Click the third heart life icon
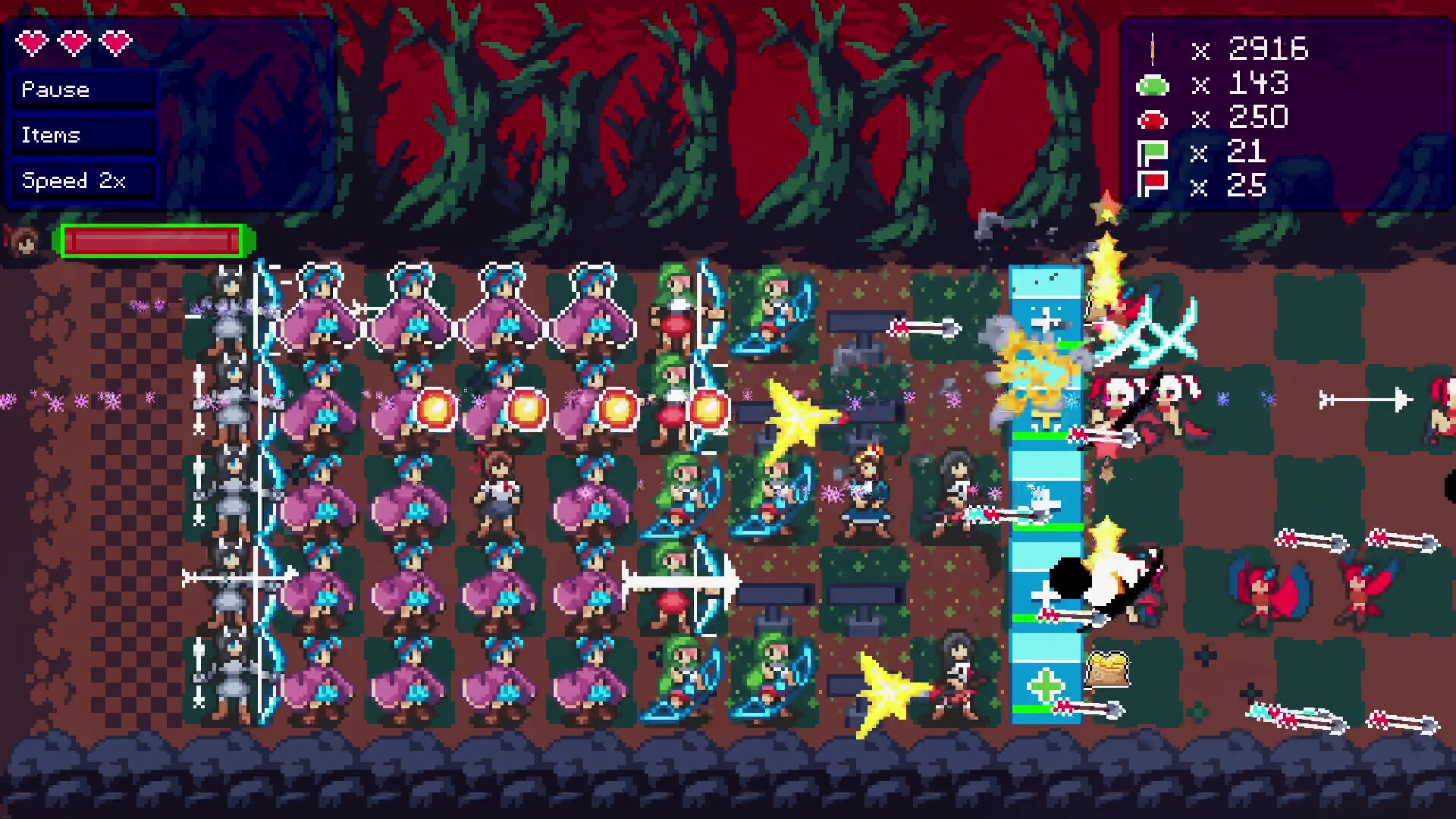Viewport: 1456px width, 819px height. (114, 43)
